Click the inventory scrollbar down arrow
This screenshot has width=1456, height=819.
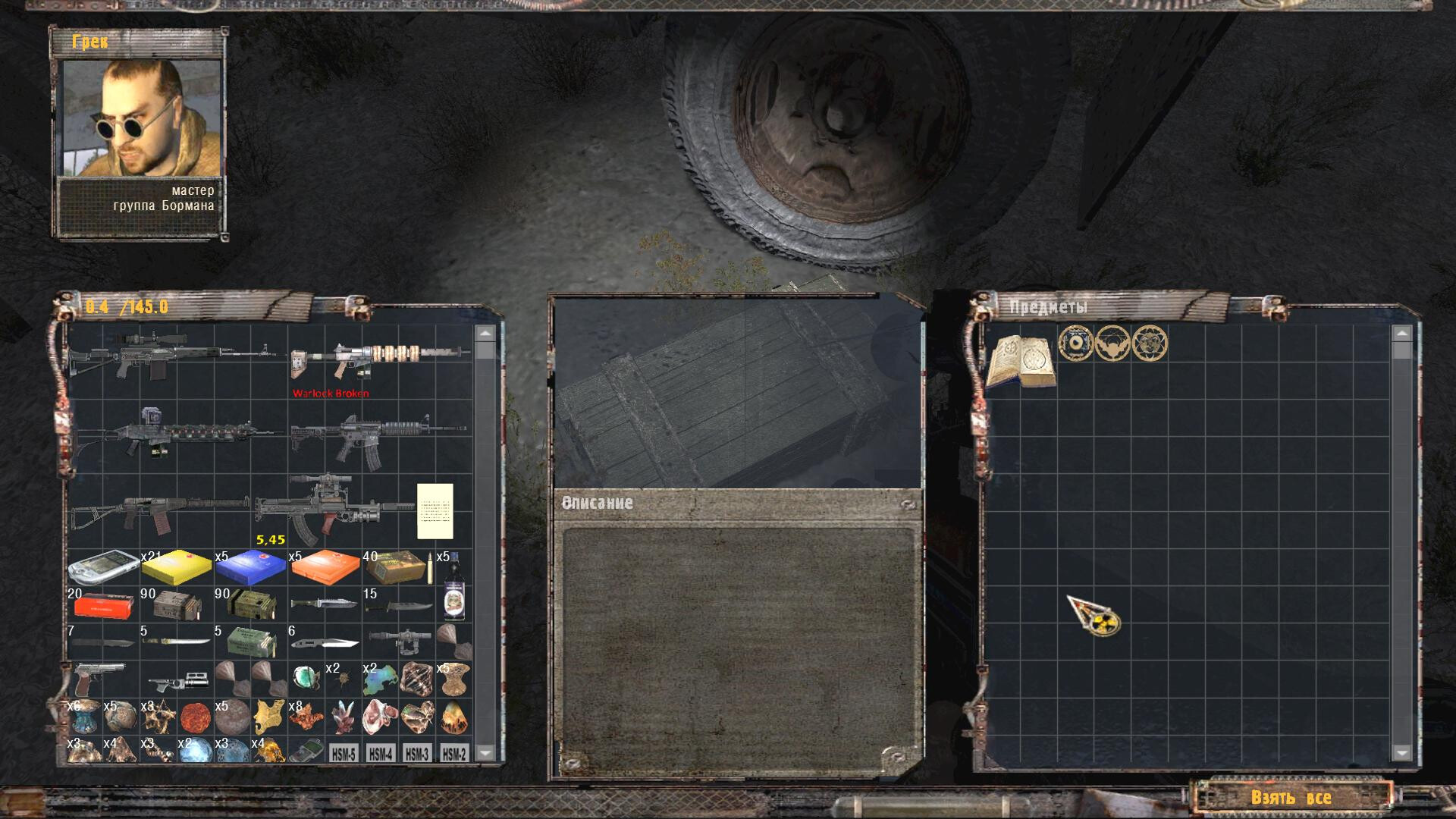[x=485, y=752]
